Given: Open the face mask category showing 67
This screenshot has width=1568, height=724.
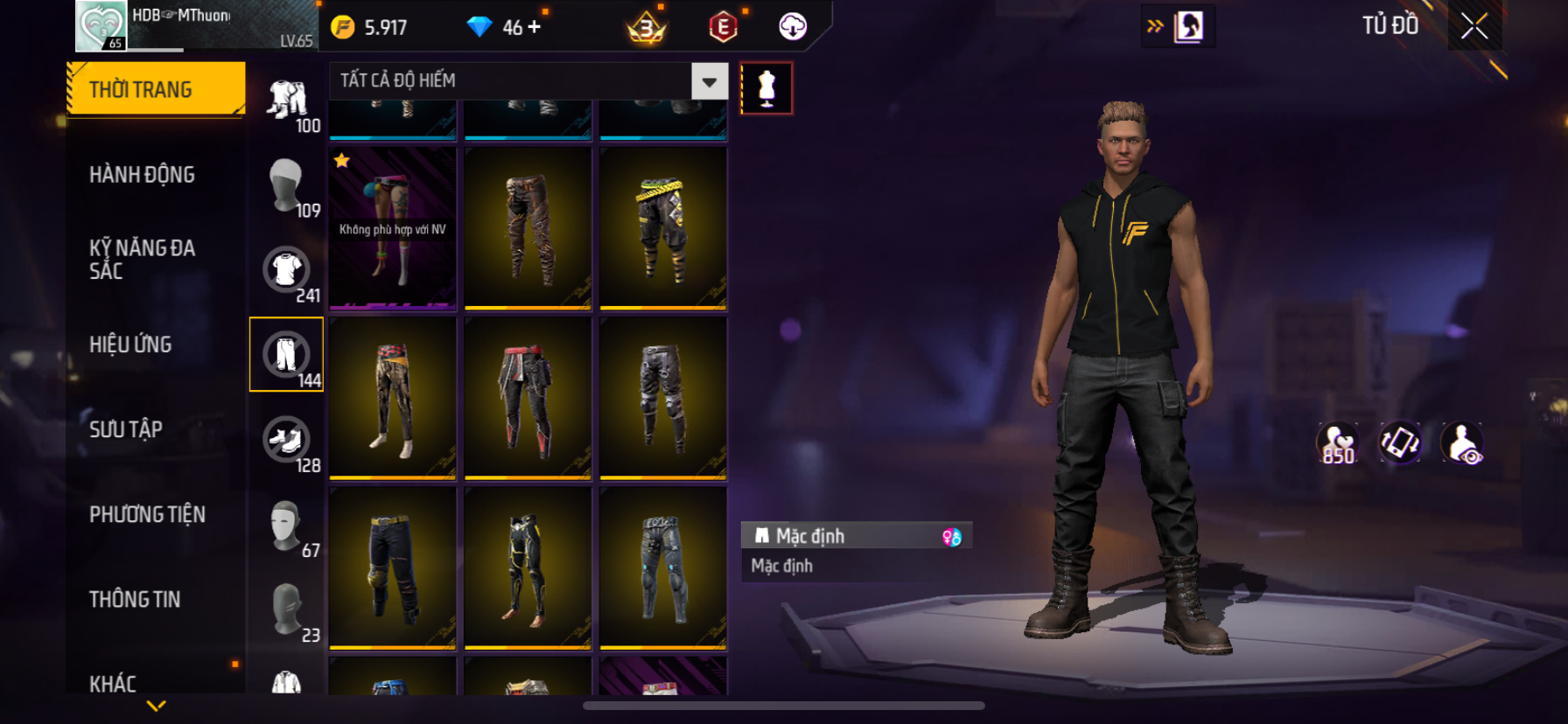Looking at the screenshot, I should point(286,524).
